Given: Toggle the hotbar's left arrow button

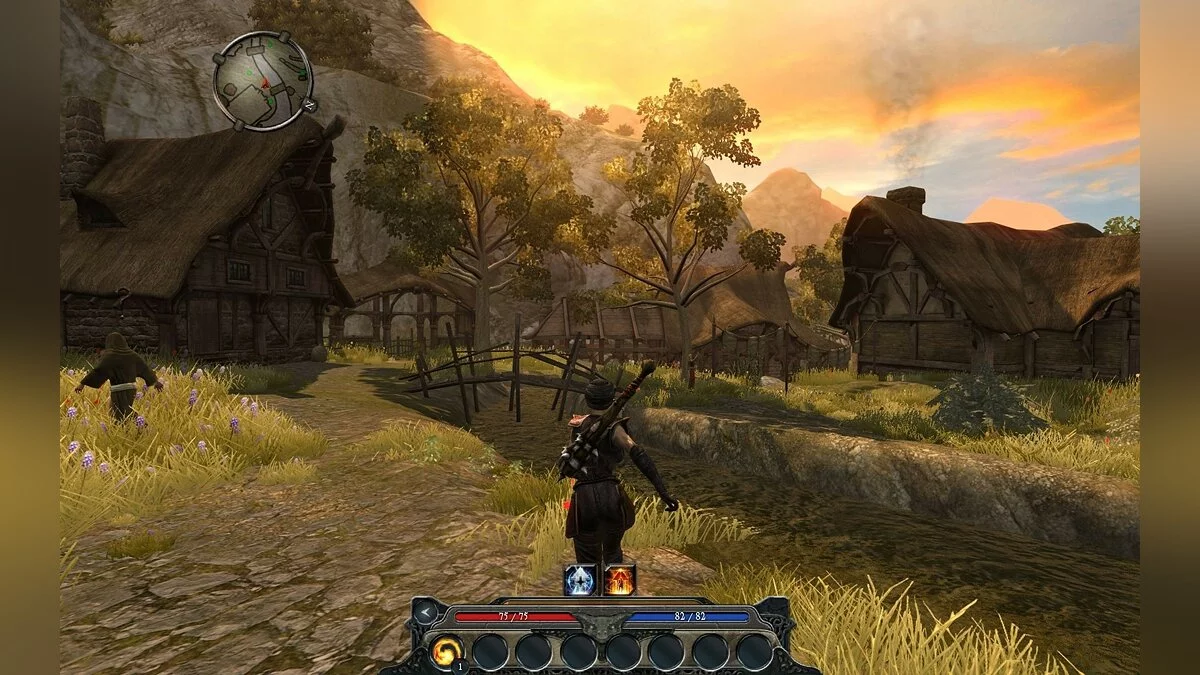Looking at the screenshot, I should pos(427,612).
